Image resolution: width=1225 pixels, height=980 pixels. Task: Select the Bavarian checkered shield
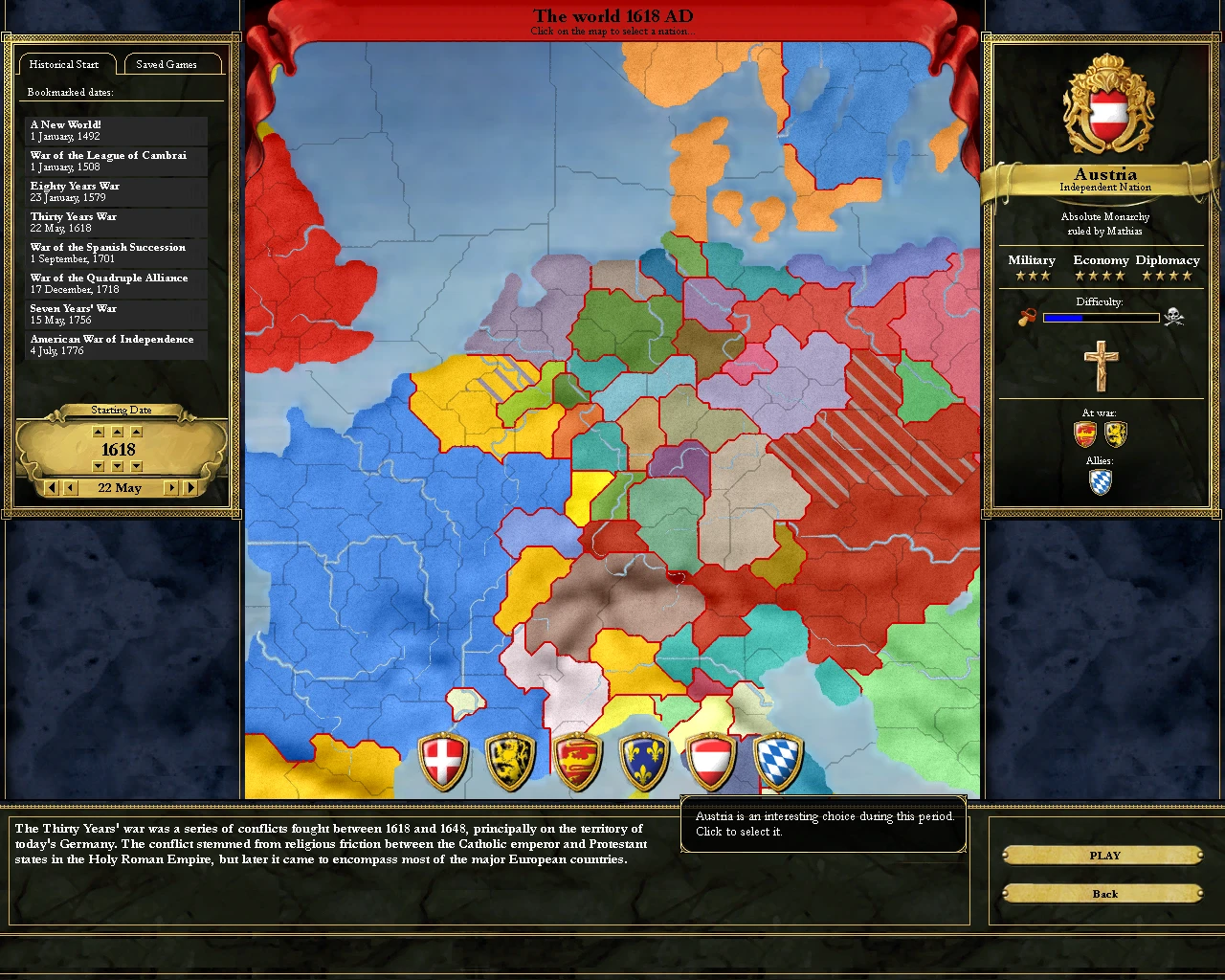(779, 759)
